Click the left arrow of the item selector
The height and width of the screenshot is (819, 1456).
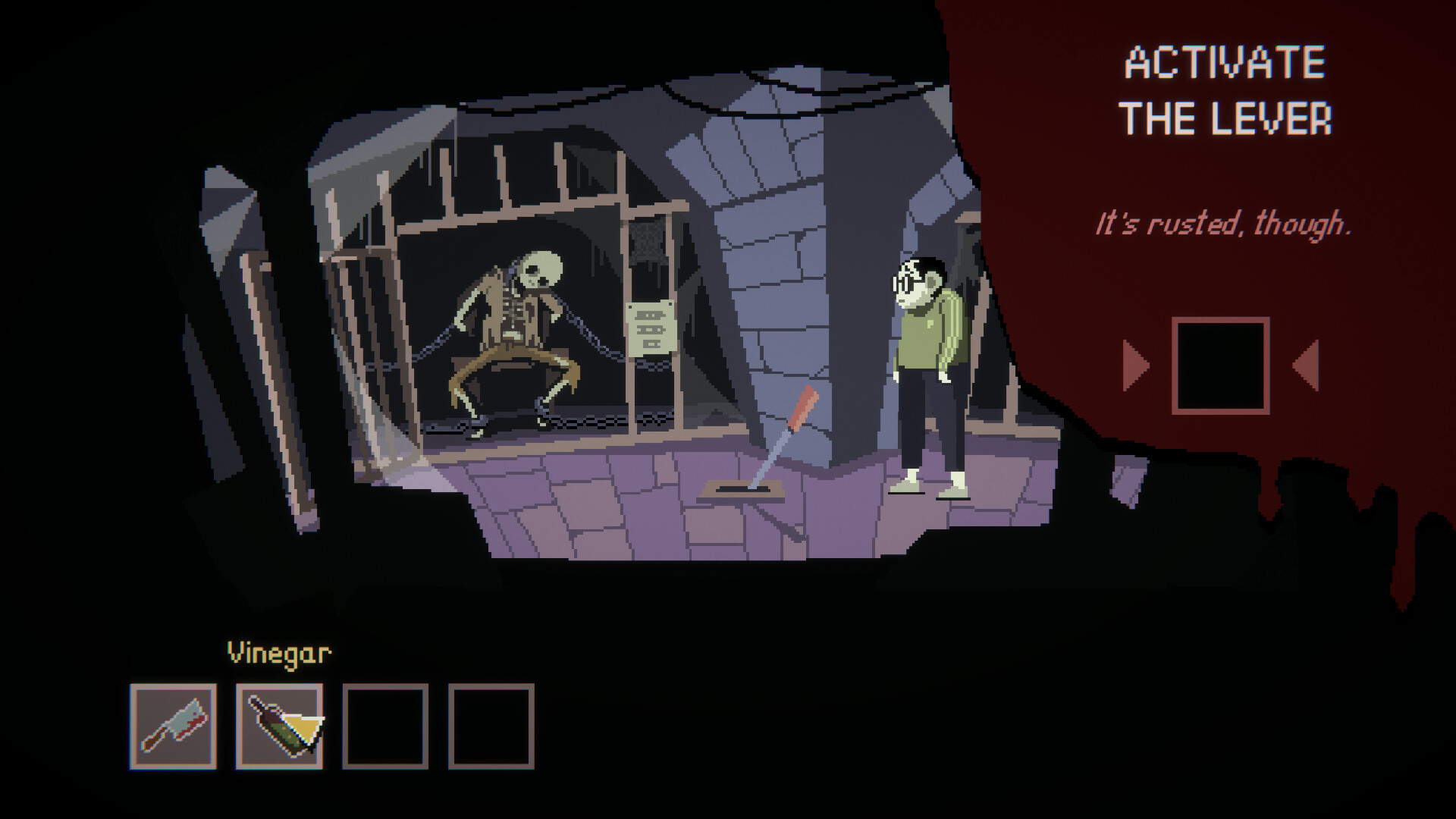[x=1135, y=366]
